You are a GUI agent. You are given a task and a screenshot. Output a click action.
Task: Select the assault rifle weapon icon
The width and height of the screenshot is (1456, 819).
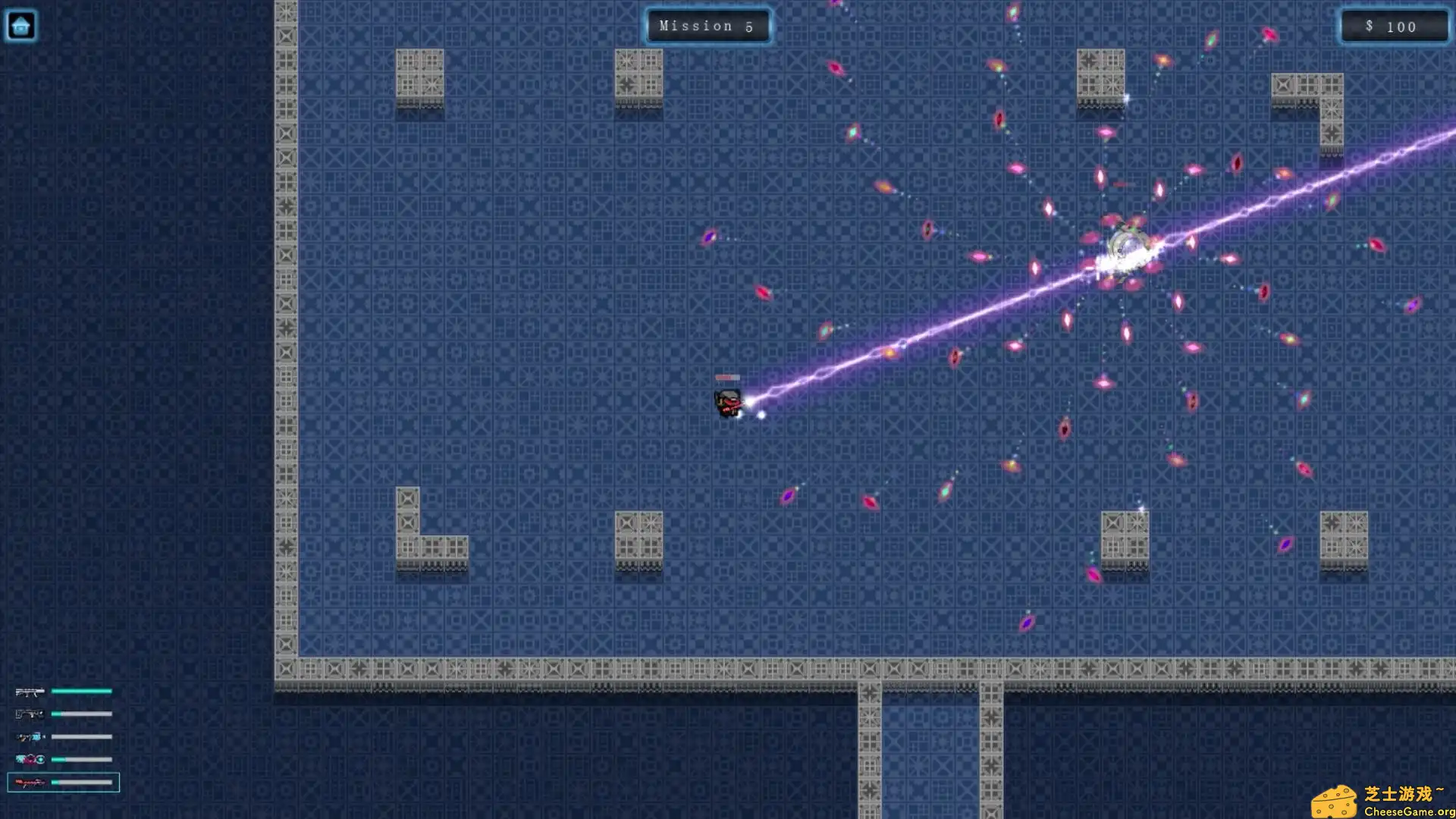(x=28, y=691)
